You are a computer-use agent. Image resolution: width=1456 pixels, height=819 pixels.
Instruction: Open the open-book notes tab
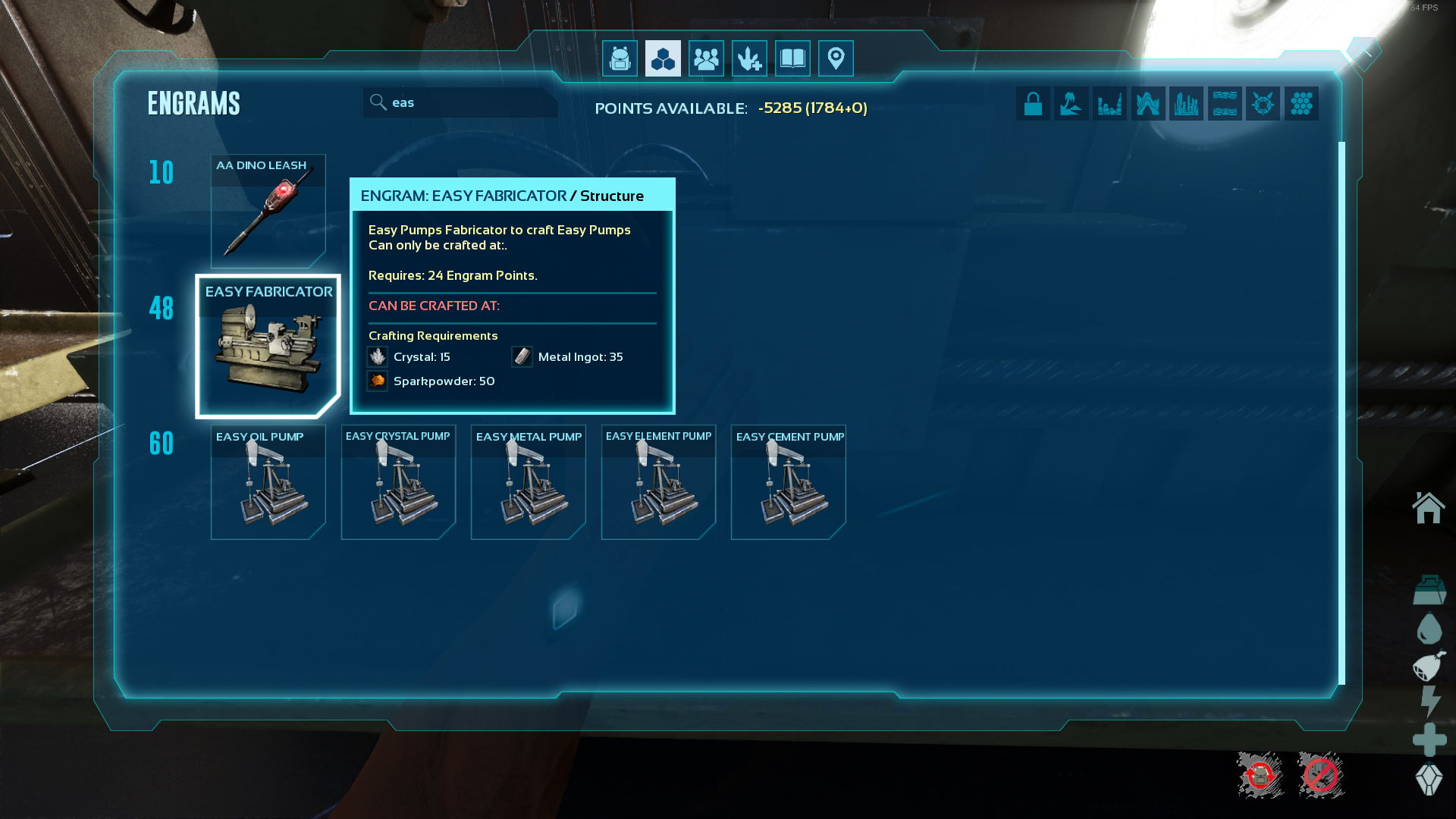click(792, 58)
